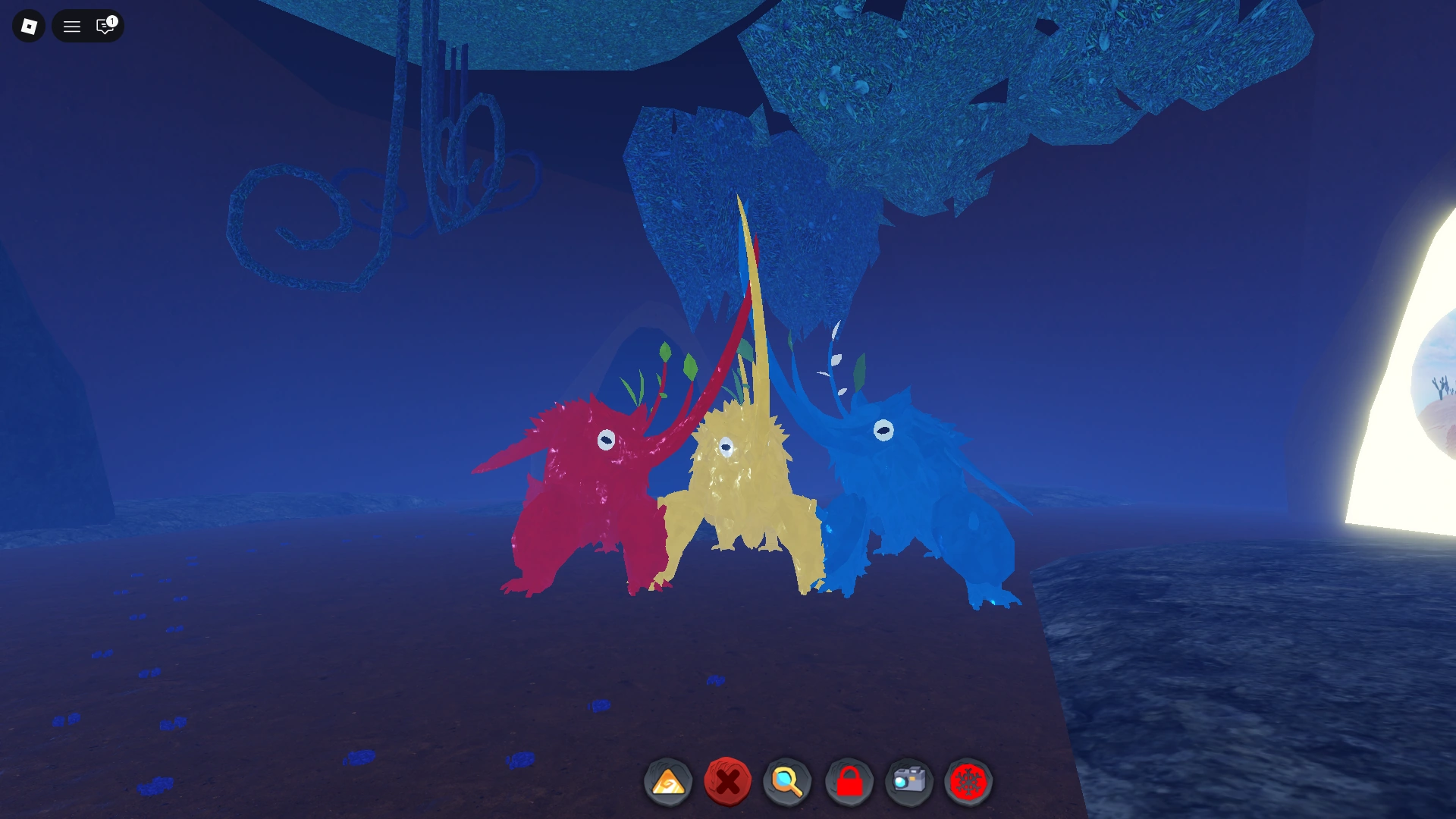Open the Roblox logo menu
Screen dimensions: 1456x819
click(x=28, y=25)
